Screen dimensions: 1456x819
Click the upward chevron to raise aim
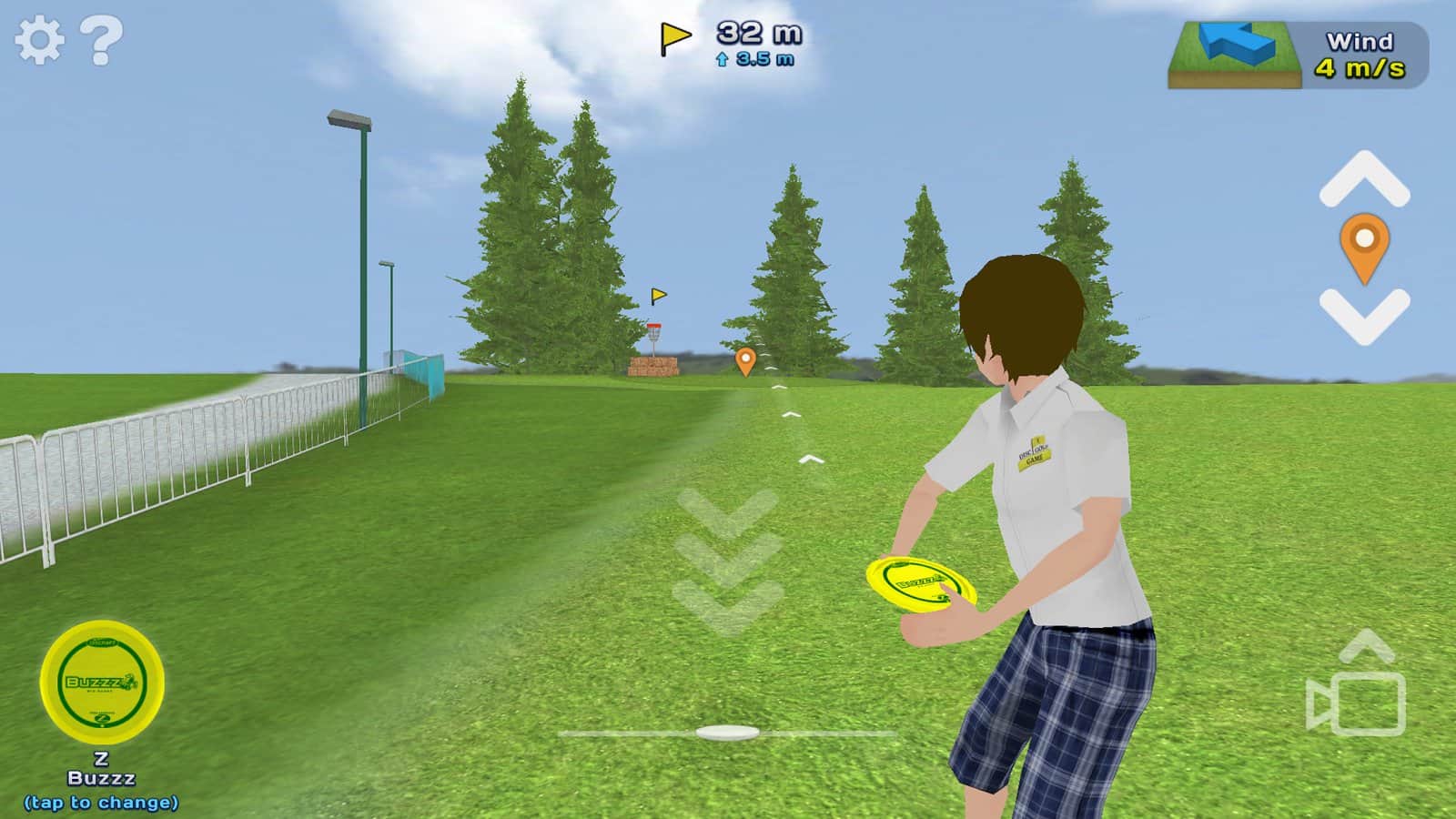1364,177
